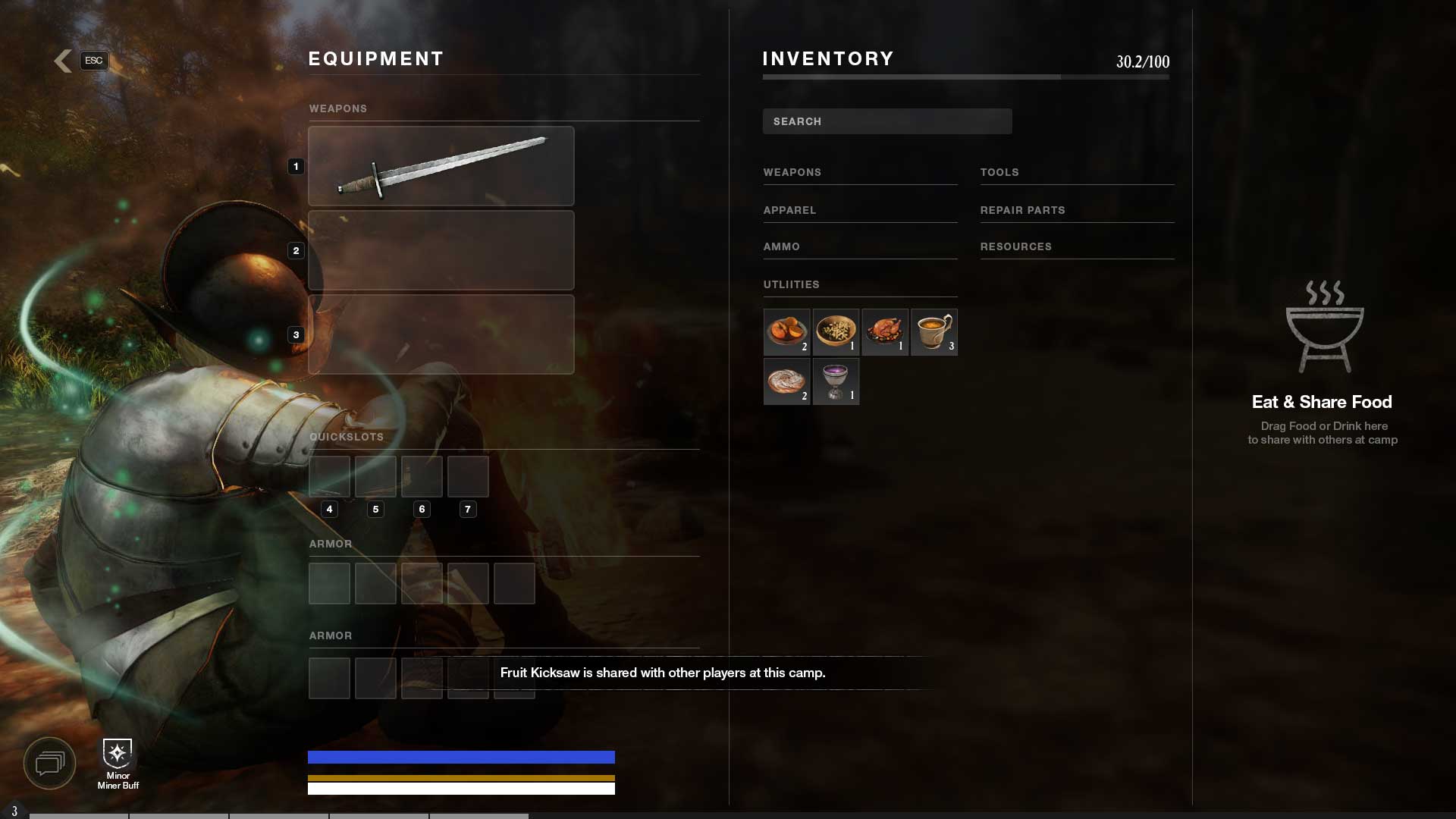Inspect the Minor Miner Buff icon
This screenshot has width=1456, height=819.
click(x=118, y=754)
